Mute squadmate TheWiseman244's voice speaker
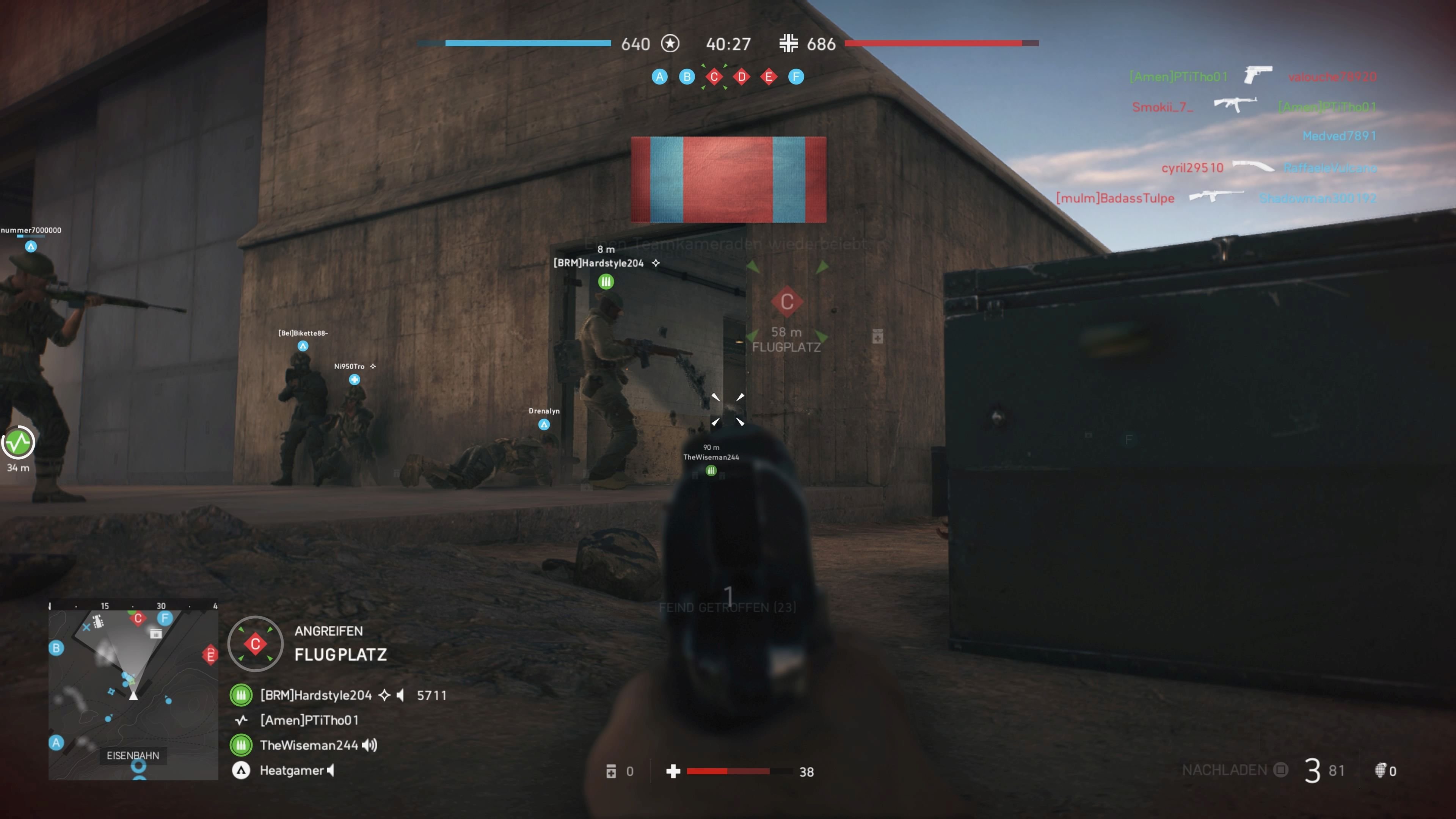 (x=369, y=745)
